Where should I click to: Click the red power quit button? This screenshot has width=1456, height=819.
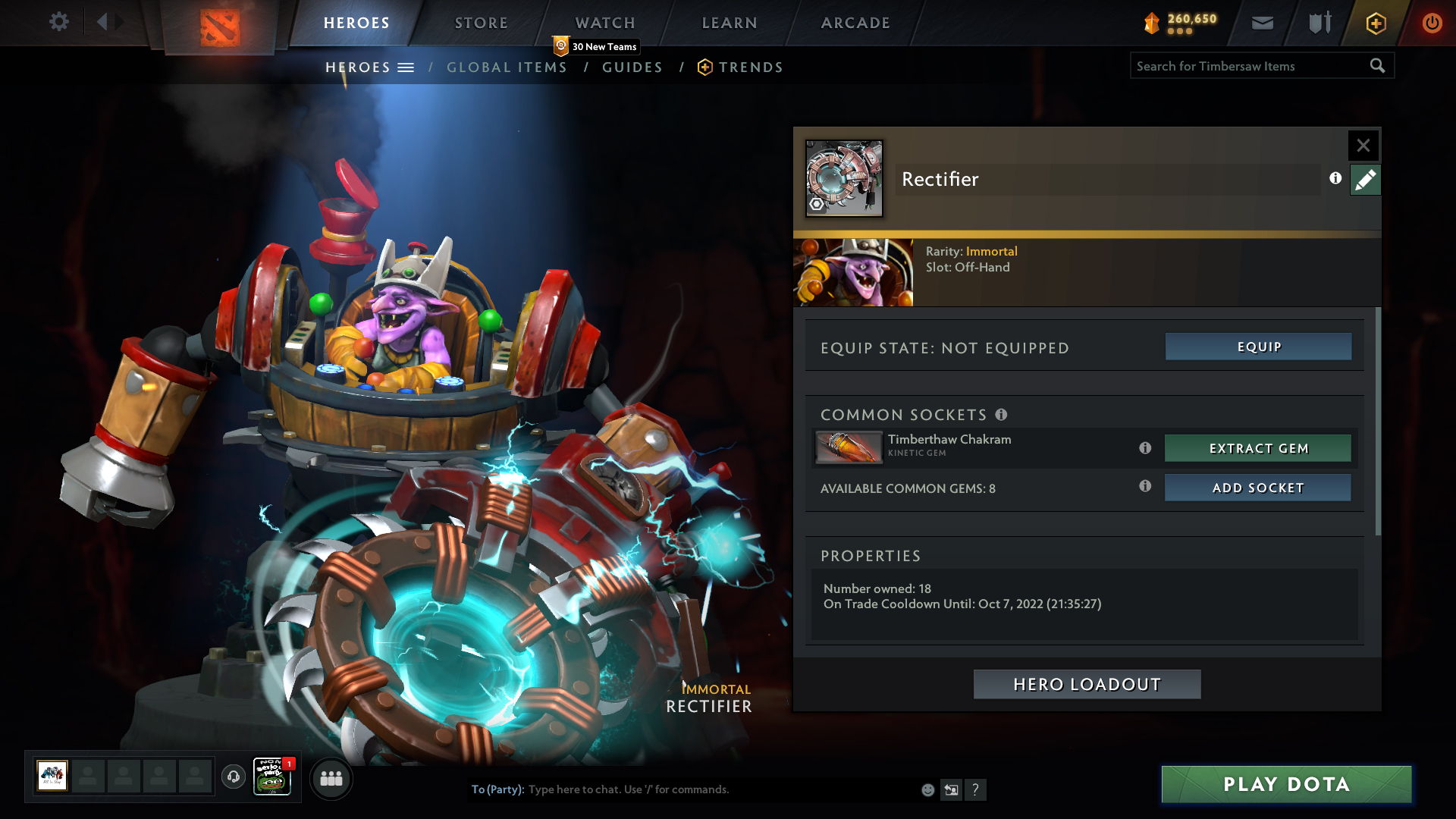1432,23
